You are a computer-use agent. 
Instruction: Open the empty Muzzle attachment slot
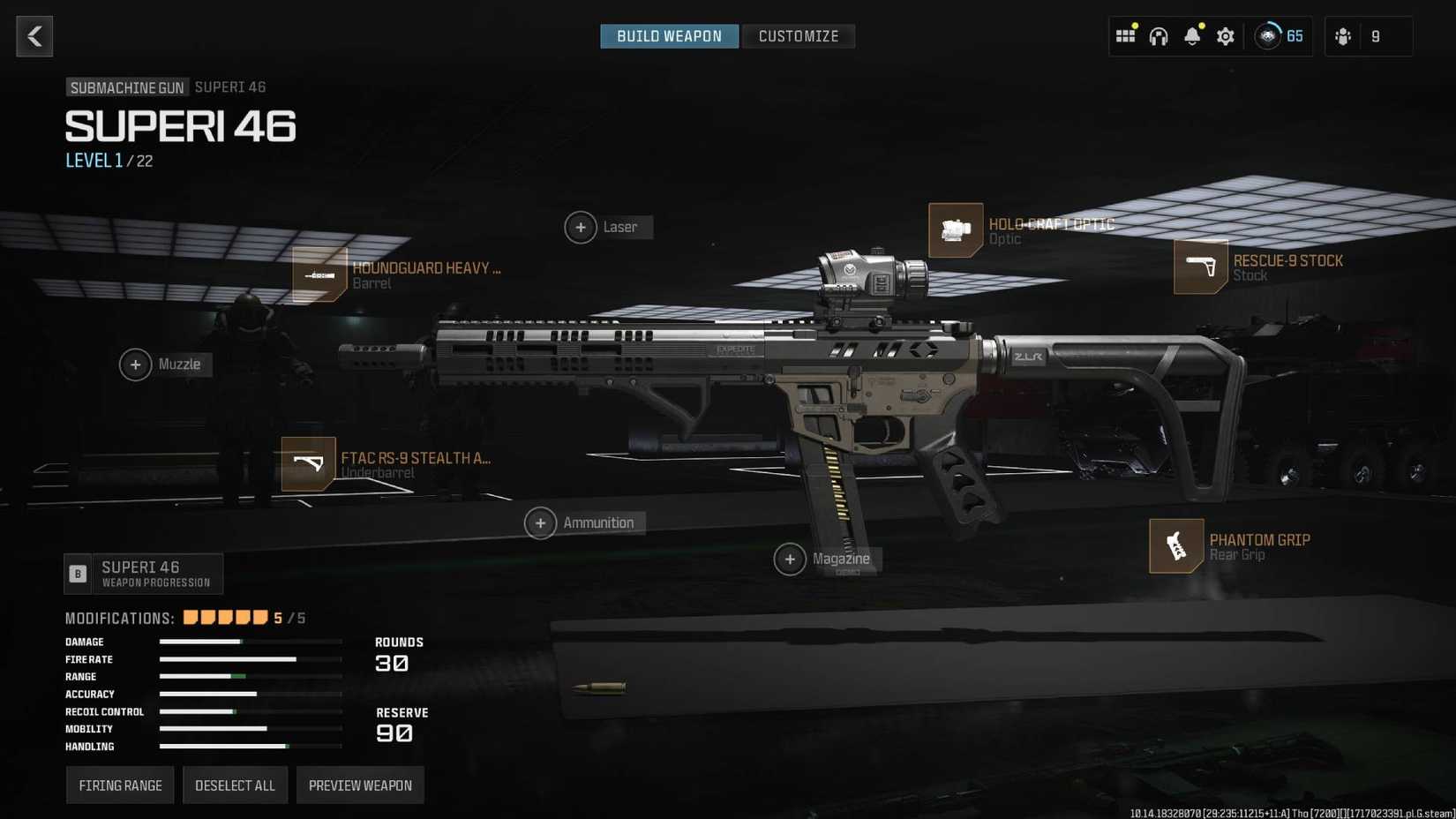pos(135,364)
